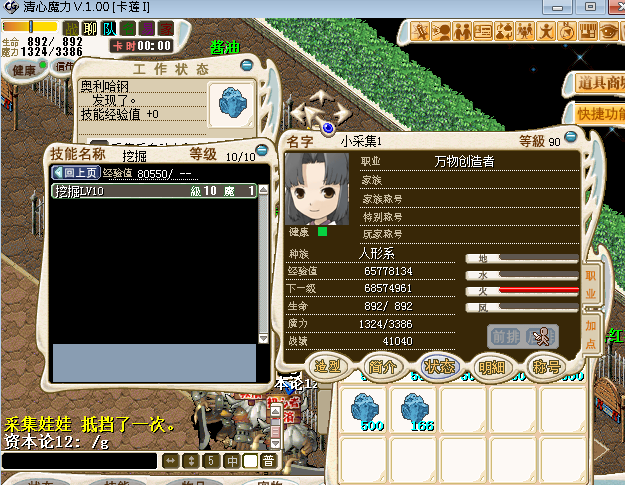Close the 工作状态 panel

247,67
